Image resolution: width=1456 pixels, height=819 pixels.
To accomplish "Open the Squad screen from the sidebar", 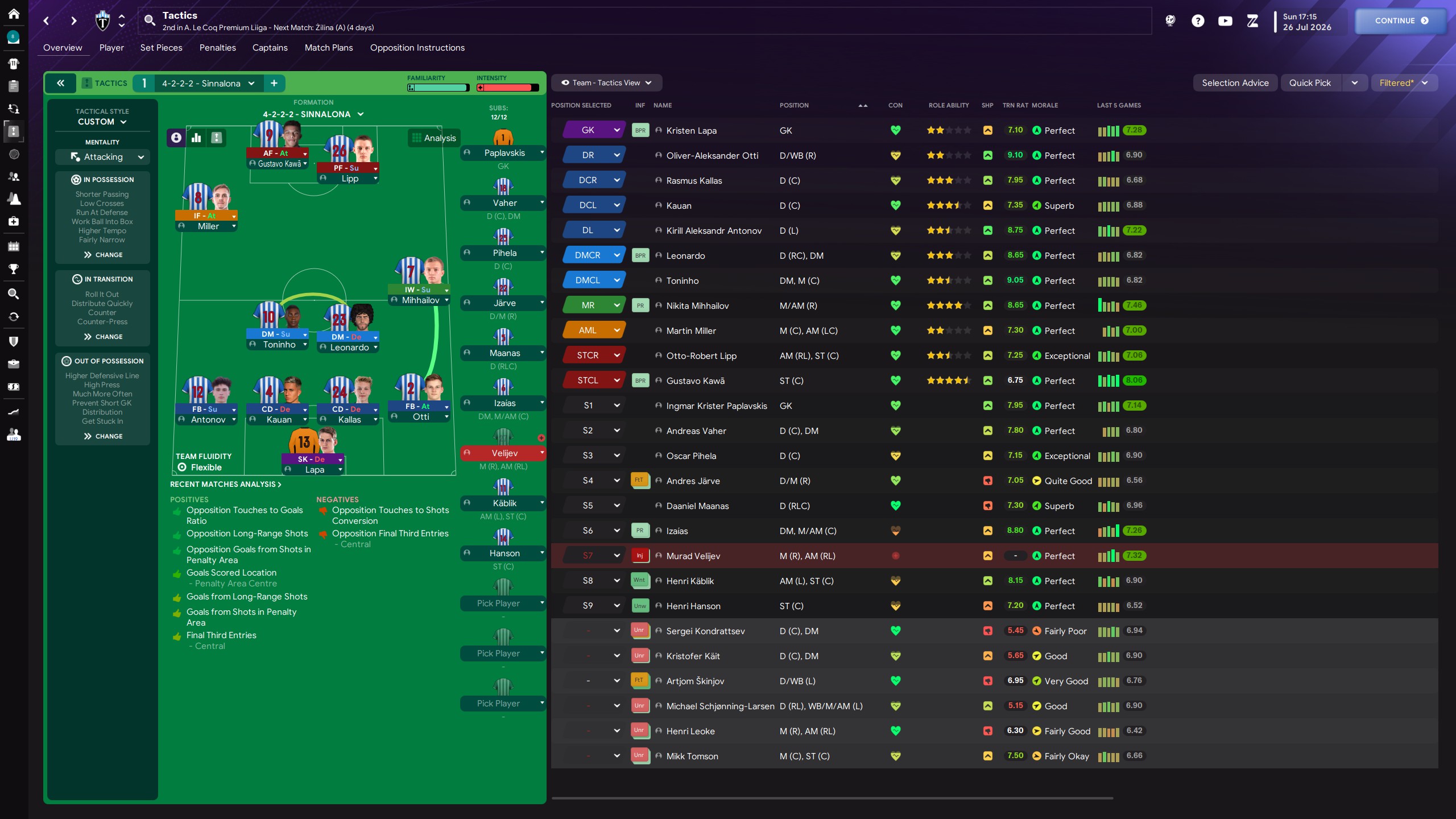I will point(14,64).
